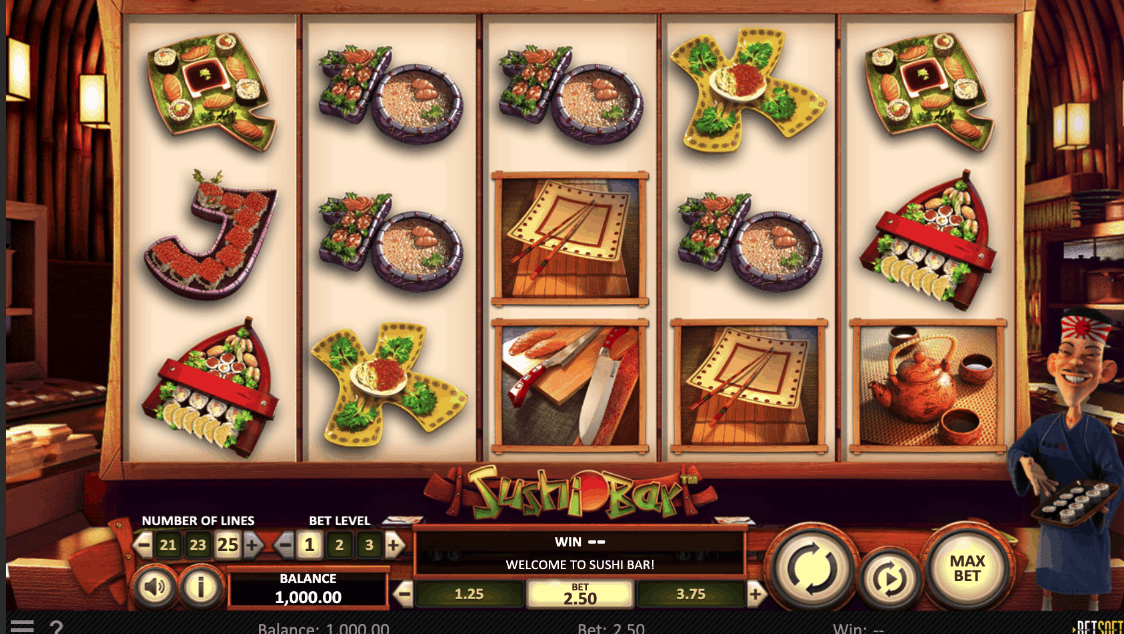Set bet level to 3
This screenshot has height=634, width=1124.
370,545
